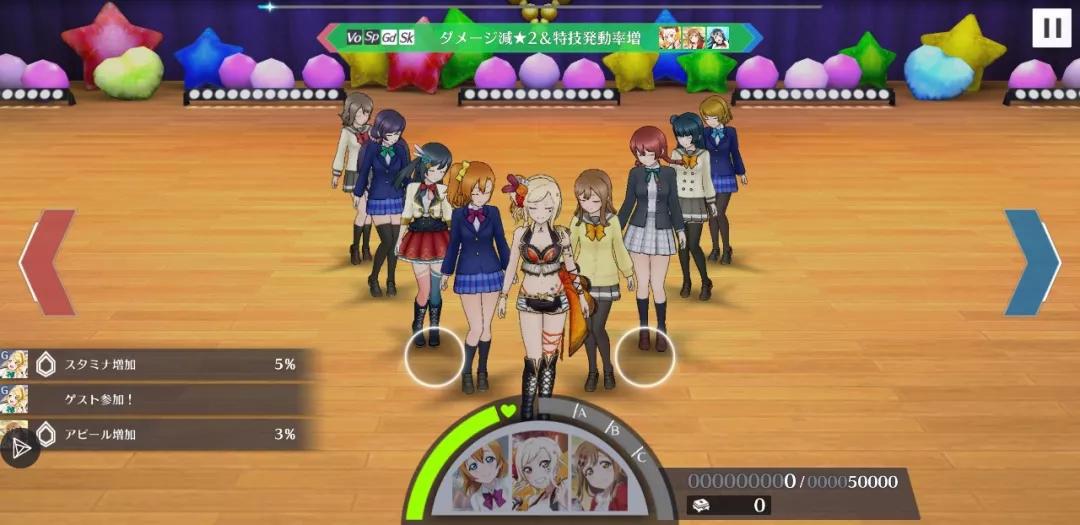Select the スタミナ増加 5% log entry
Screen dimensions: 1080x525
pyautogui.click(x=160, y=364)
